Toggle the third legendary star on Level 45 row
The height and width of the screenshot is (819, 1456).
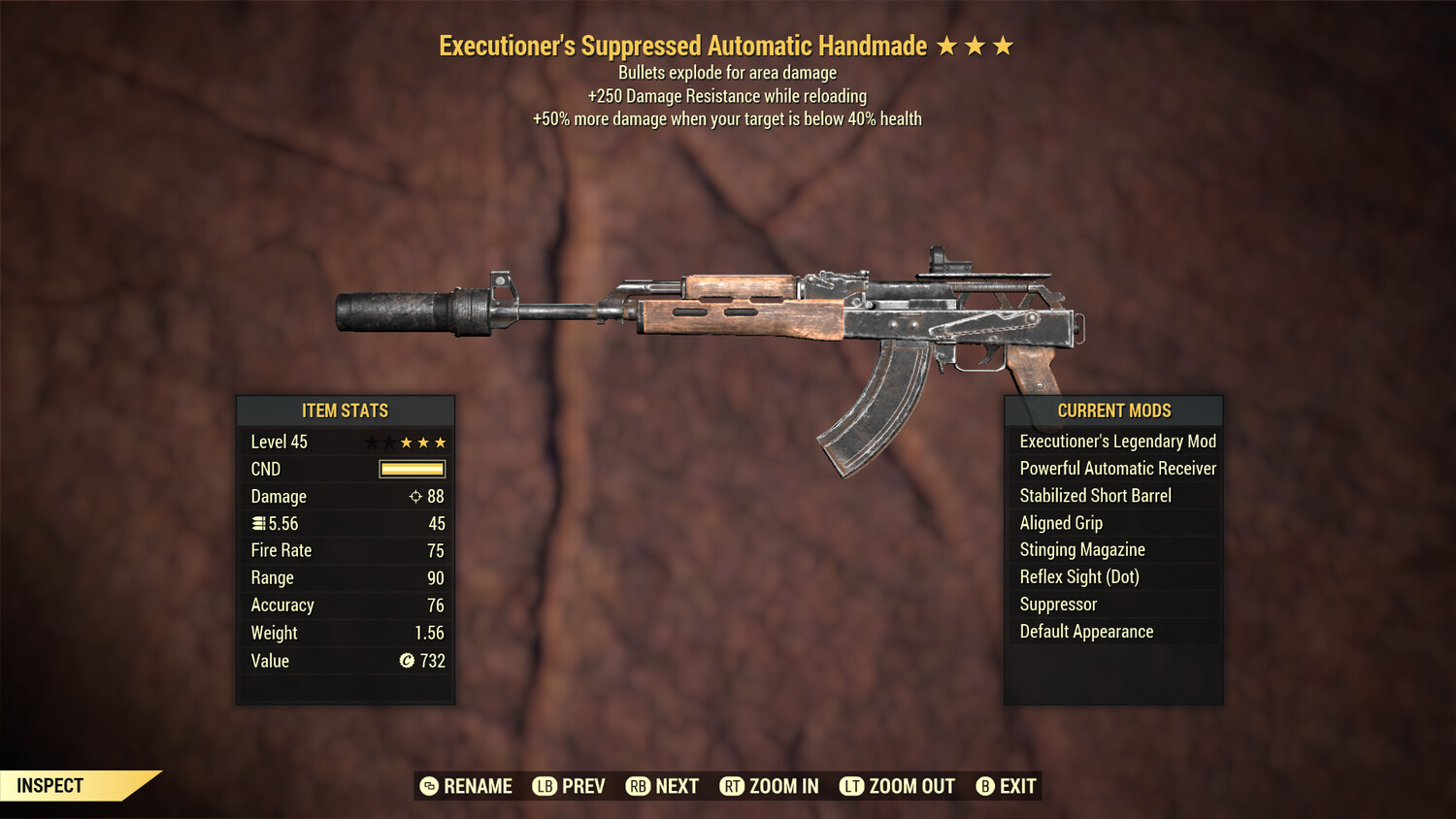pos(442,442)
